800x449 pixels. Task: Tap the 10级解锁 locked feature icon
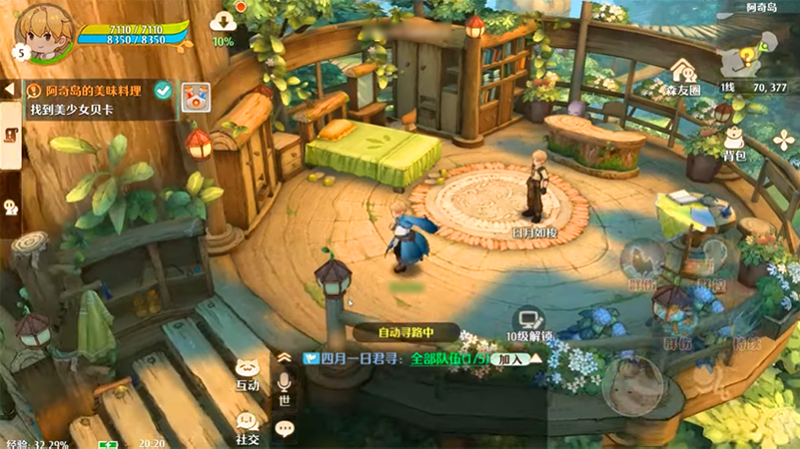pos(524,322)
